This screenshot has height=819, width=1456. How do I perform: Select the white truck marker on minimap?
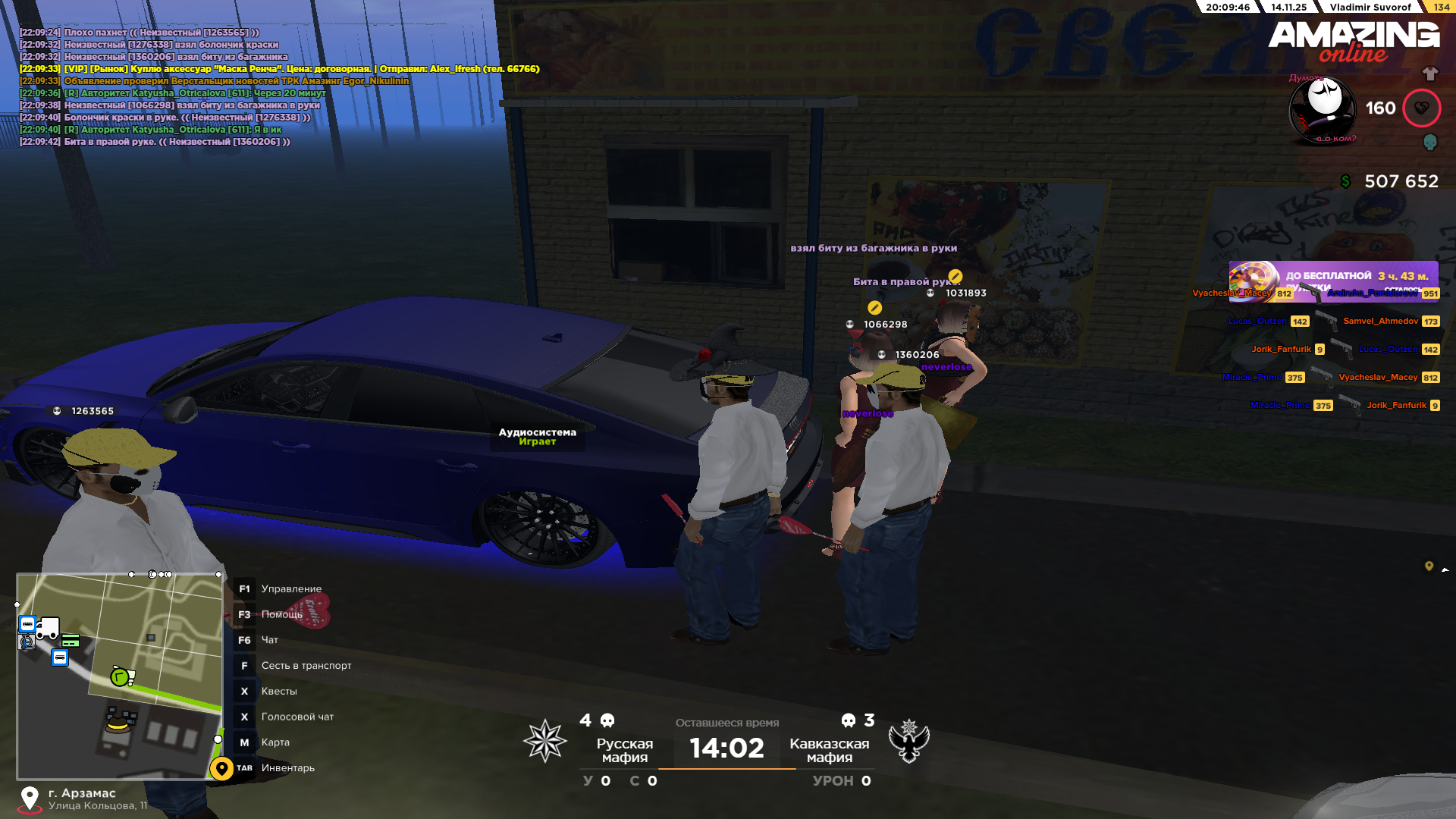(48, 627)
